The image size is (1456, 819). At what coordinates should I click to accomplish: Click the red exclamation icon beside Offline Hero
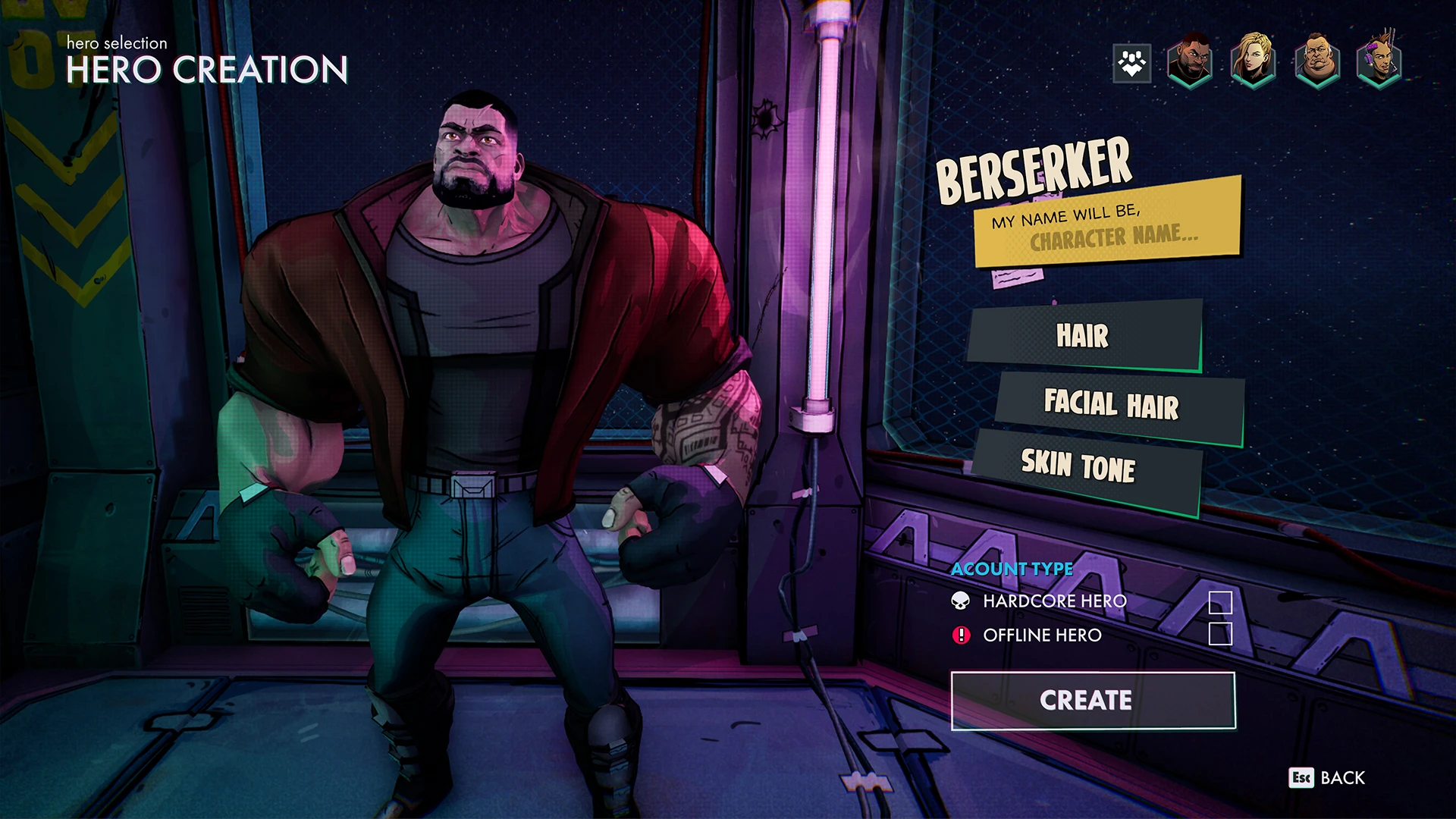960,635
